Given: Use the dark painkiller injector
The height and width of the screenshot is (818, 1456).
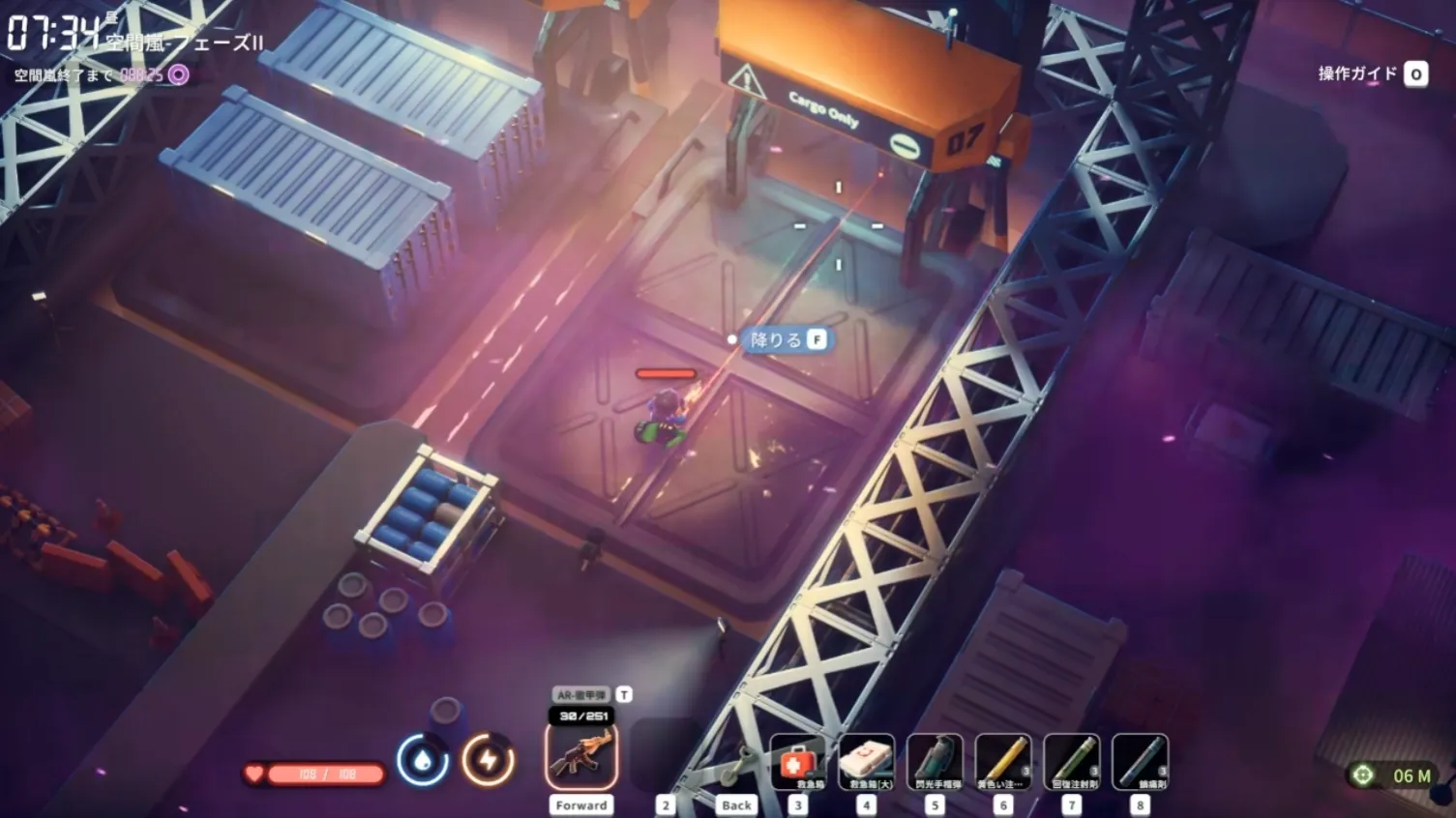Looking at the screenshot, I should pos(1141,762).
